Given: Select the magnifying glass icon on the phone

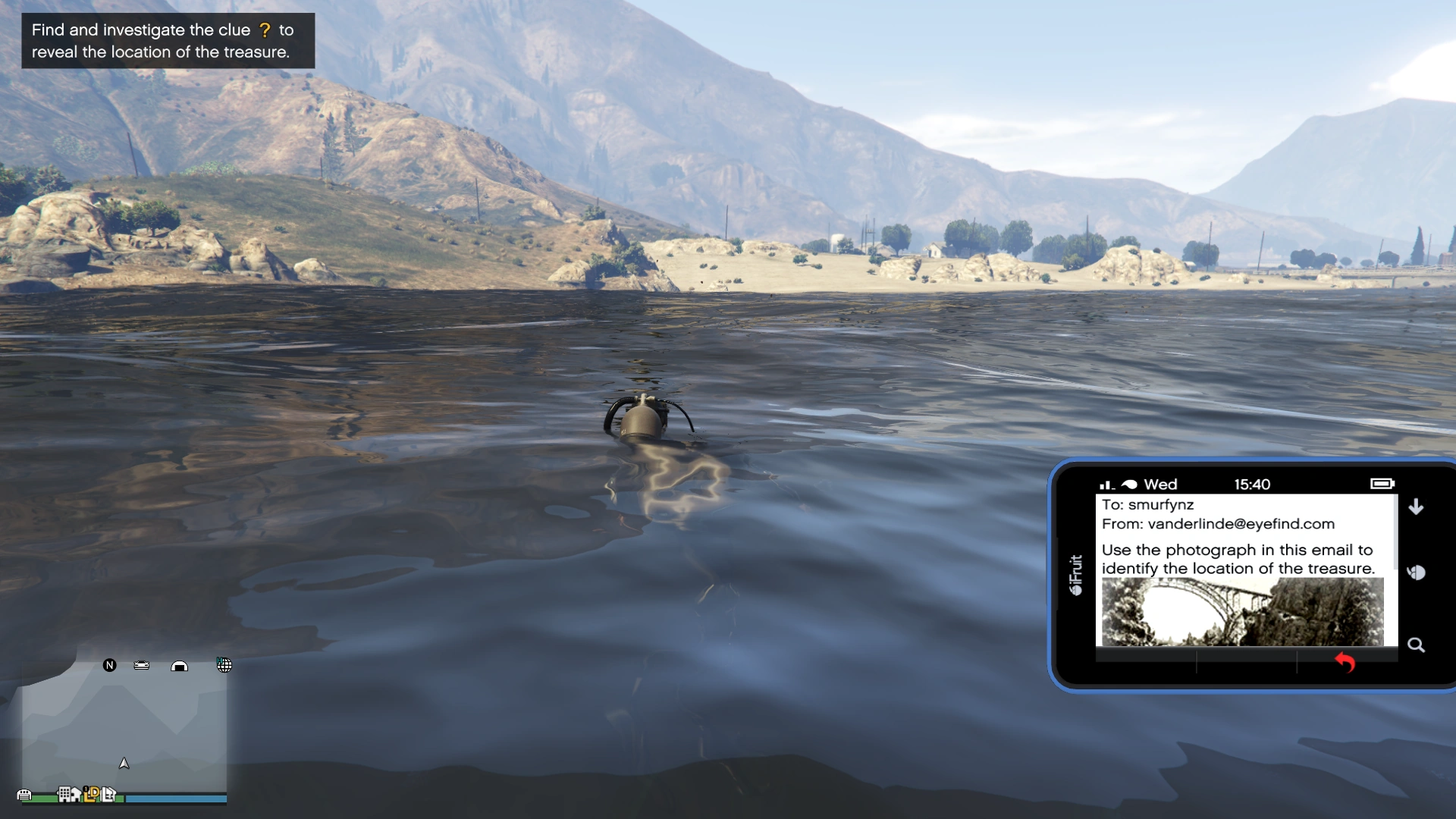Looking at the screenshot, I should (1417, 645).
